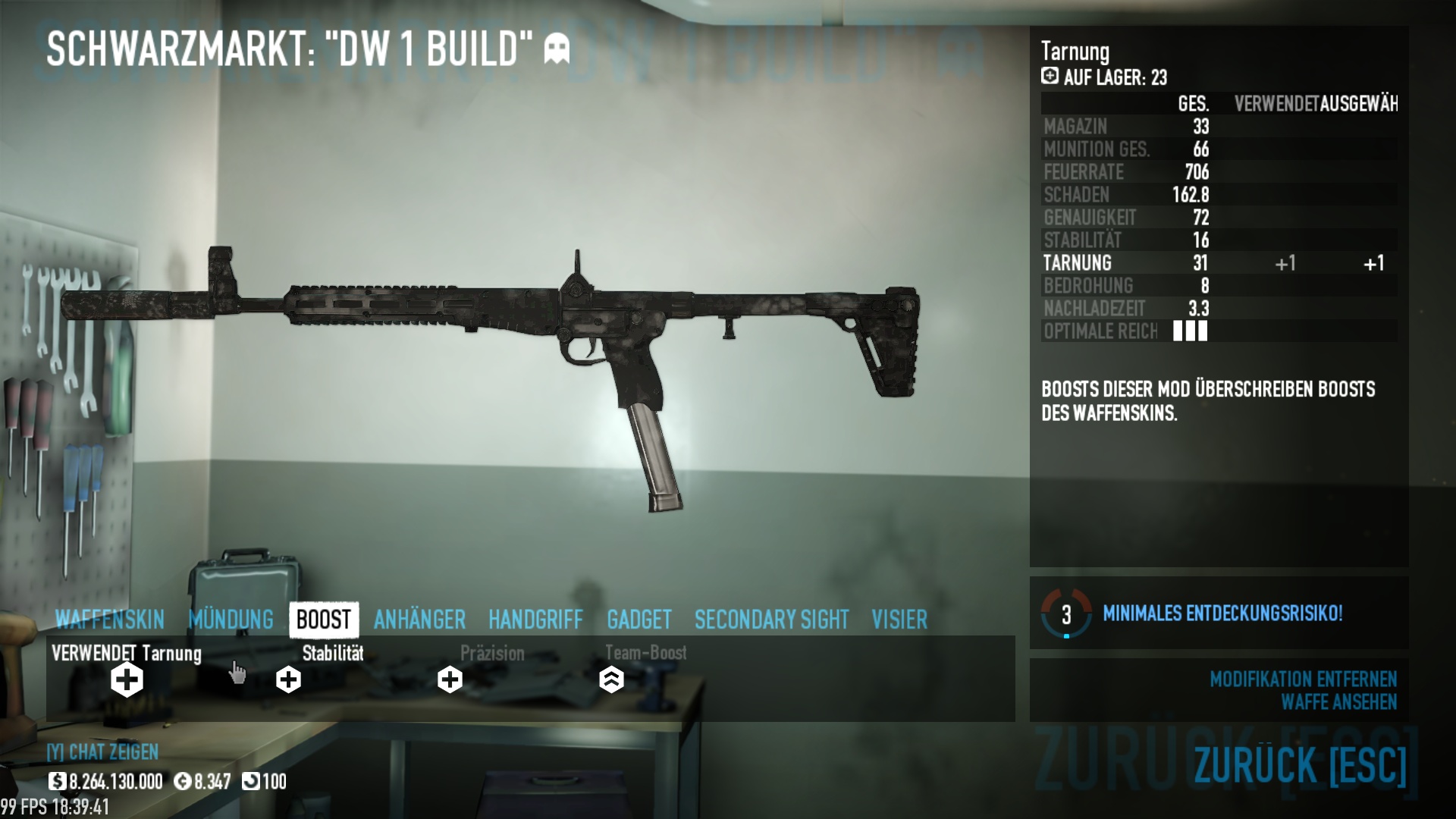Screen dimensions: 1456x819
Task: Go back with Zurück button
Action: (1300, 765)
